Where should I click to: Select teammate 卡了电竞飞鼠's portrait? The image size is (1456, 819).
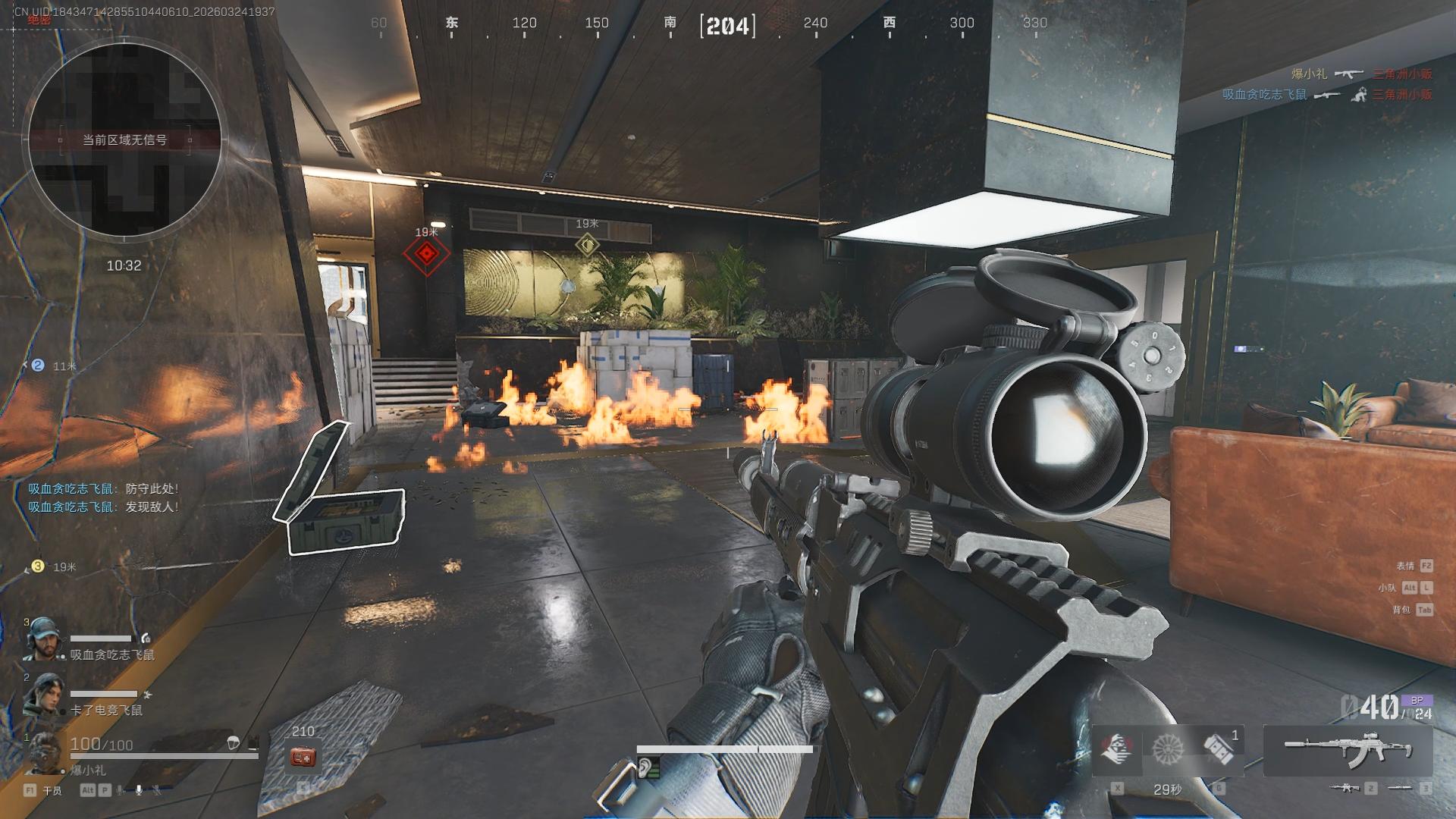(x=42, y=695)
